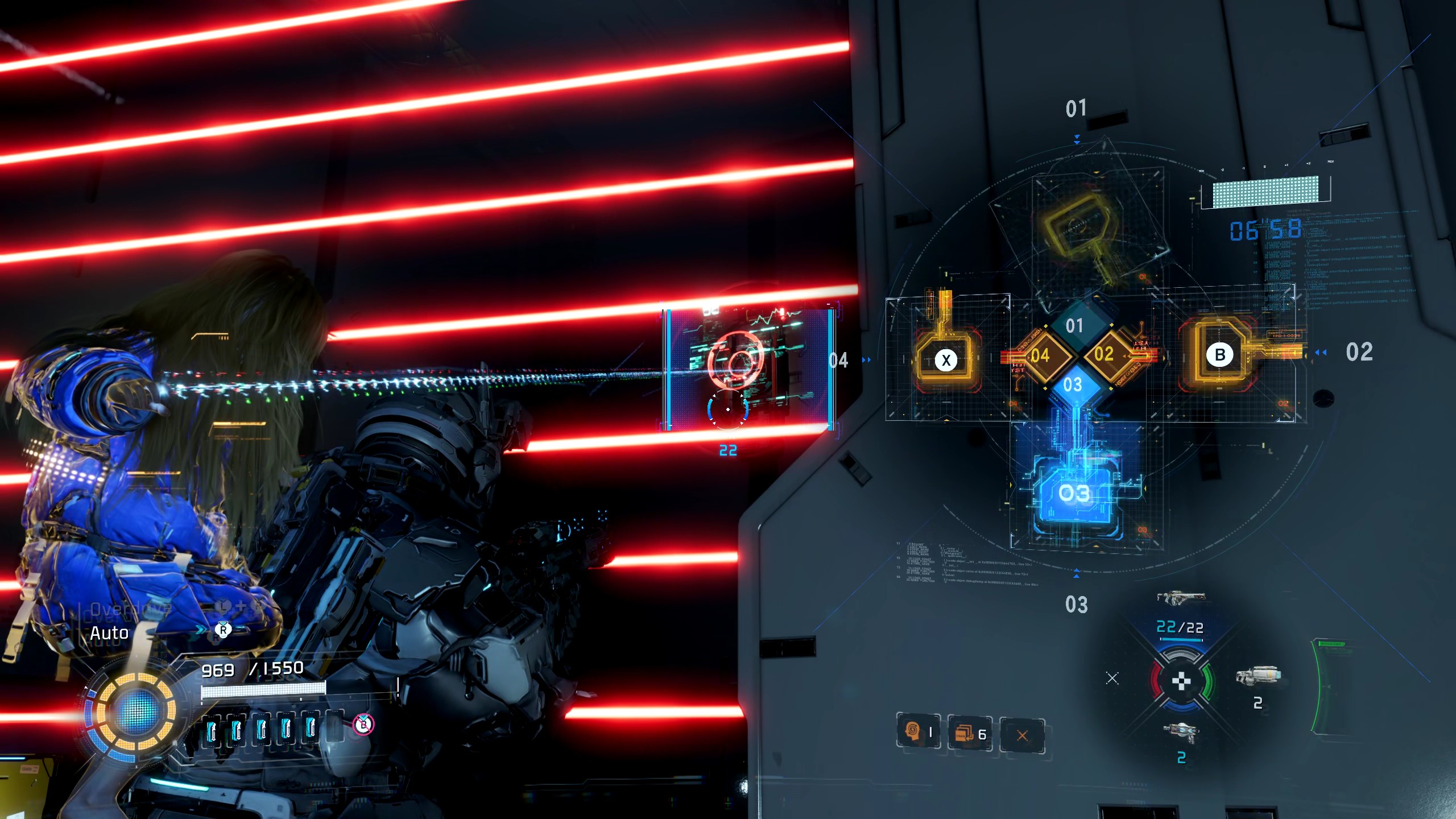Equip the pistol in the bottom weapon slot
Image resolution: width=1456 pixels, height=819 pixels.
coord(1181,732)
